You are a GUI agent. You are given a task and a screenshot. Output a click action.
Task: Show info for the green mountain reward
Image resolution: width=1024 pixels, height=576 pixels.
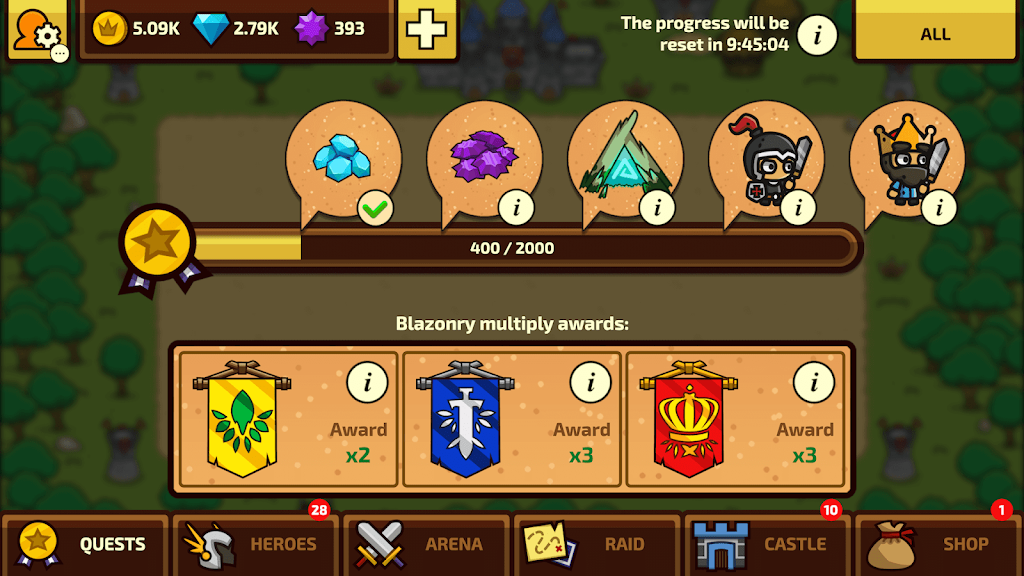(x=658, y=207)
